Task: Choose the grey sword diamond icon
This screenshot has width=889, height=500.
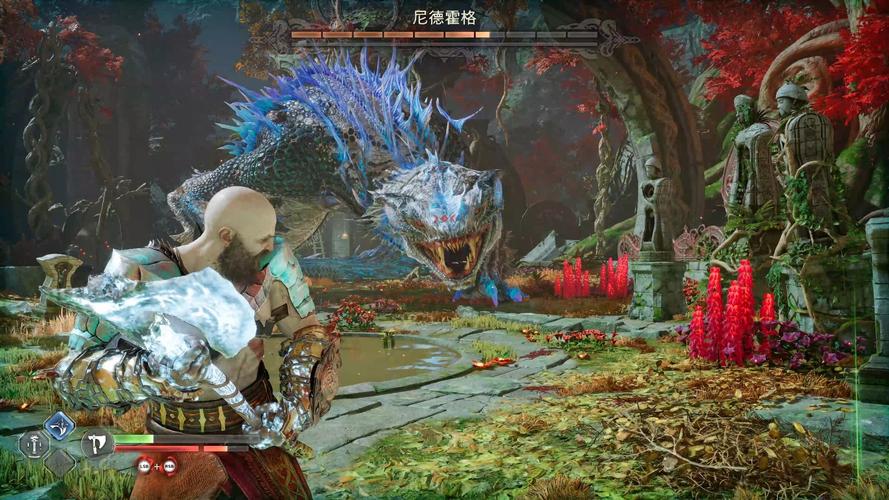Action: [x=33, y=443]
